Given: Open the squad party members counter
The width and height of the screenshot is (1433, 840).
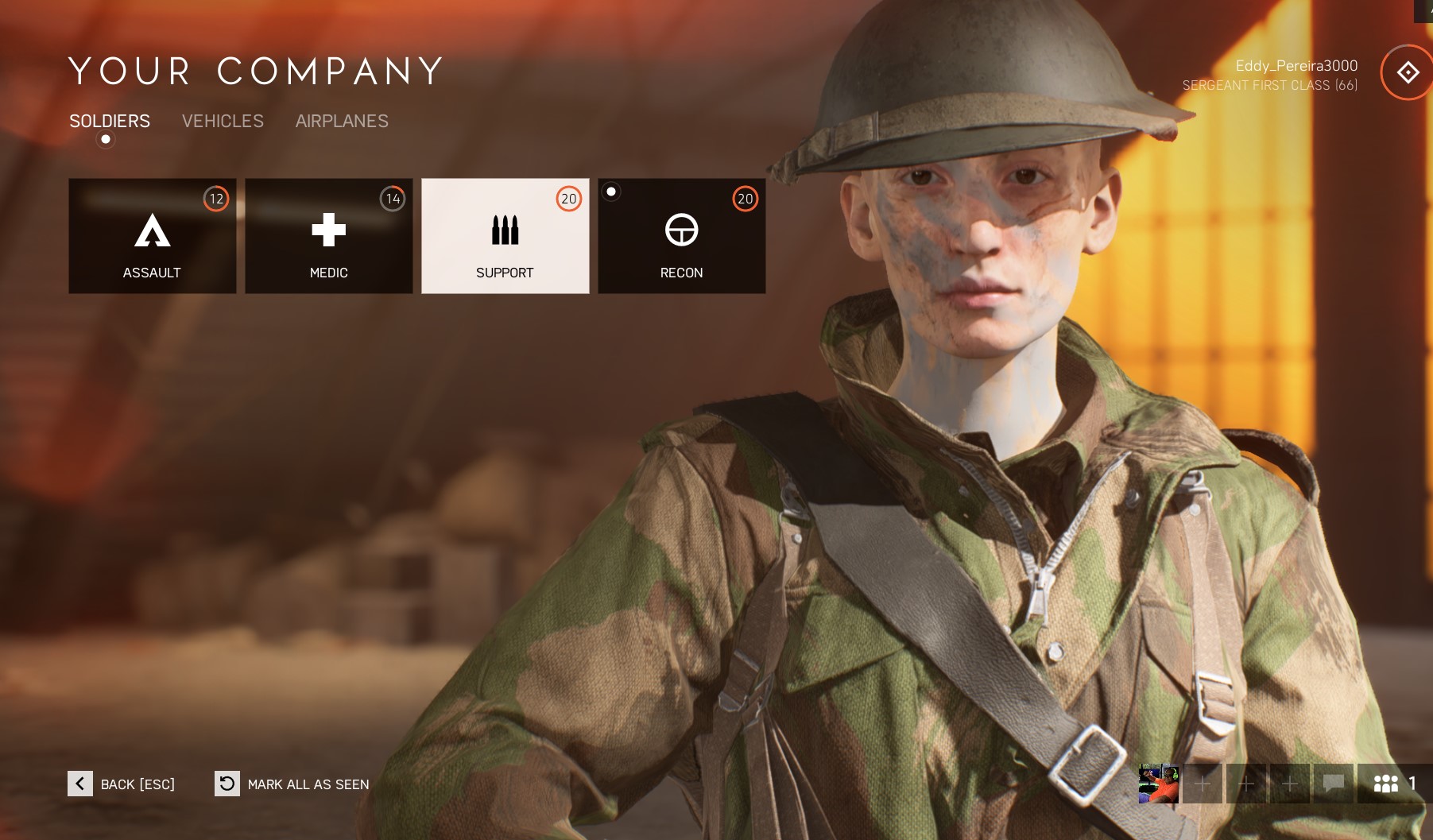Looking at the screenshot, I should (x=1395, y=784).
